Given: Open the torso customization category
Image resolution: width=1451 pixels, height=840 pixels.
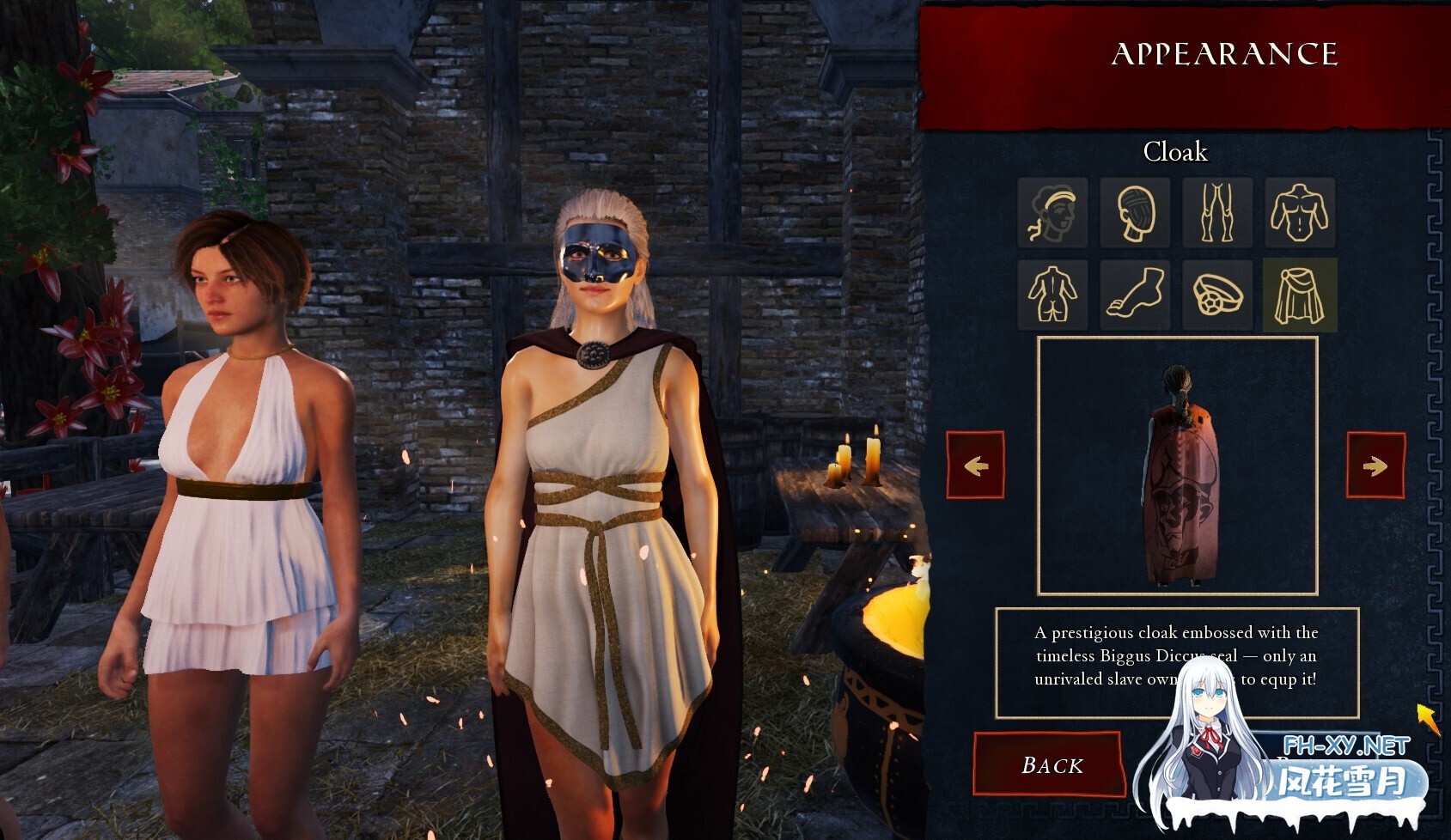Looking at the screenshot, I should point(1300,214).
